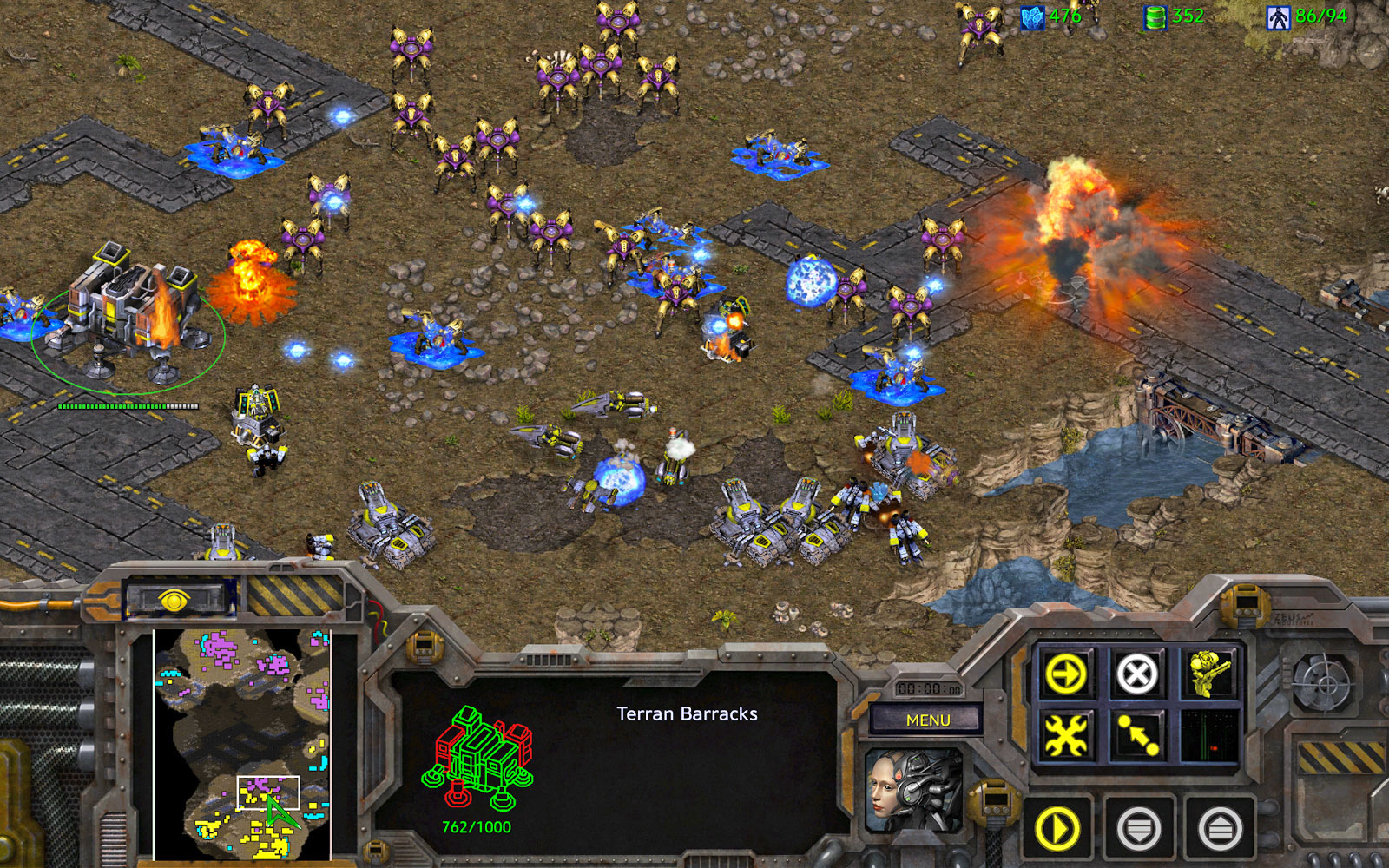1389x868 pixels.
Task: Click the green vespene gas icon
Action: click(1155, 15)
